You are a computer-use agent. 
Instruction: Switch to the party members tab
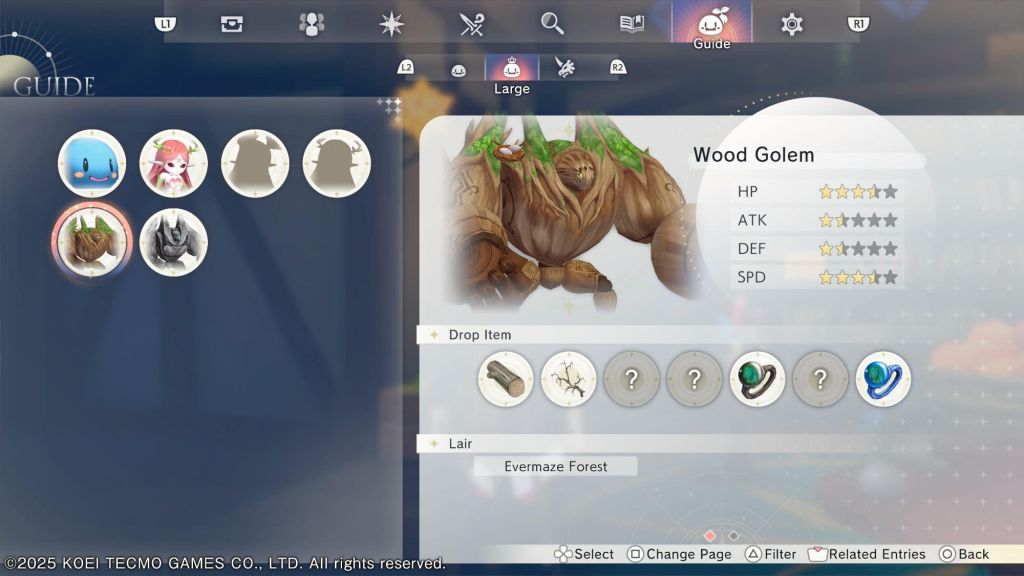coord(312,24)
